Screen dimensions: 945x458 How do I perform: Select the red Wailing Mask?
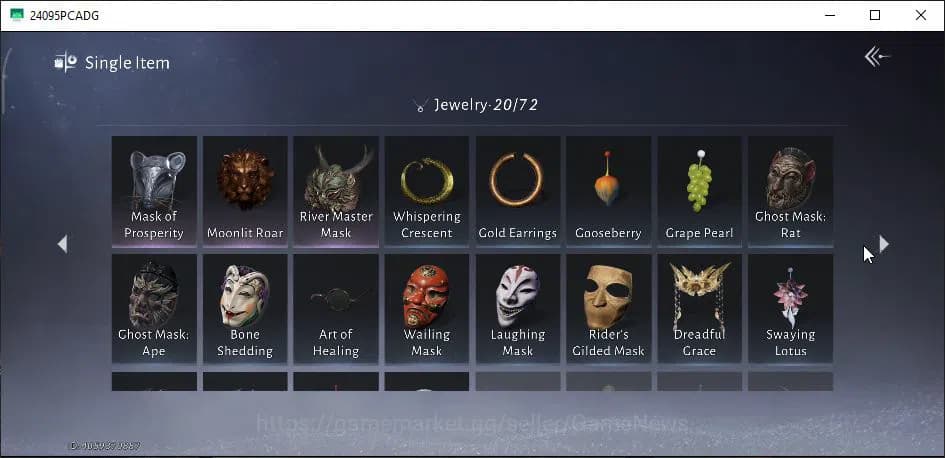(427, 307)
